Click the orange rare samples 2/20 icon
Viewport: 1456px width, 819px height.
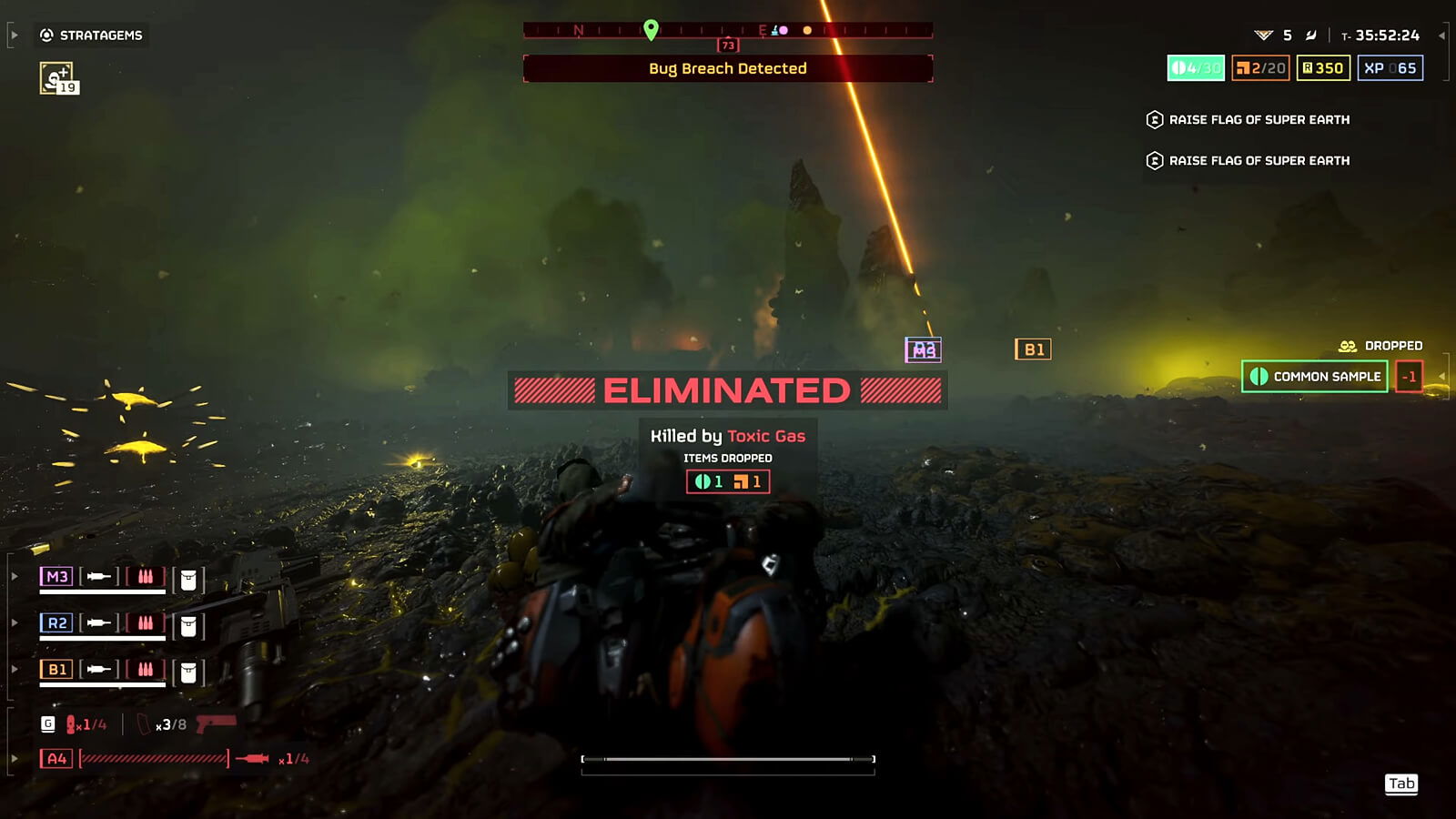tap(1261, 67)
